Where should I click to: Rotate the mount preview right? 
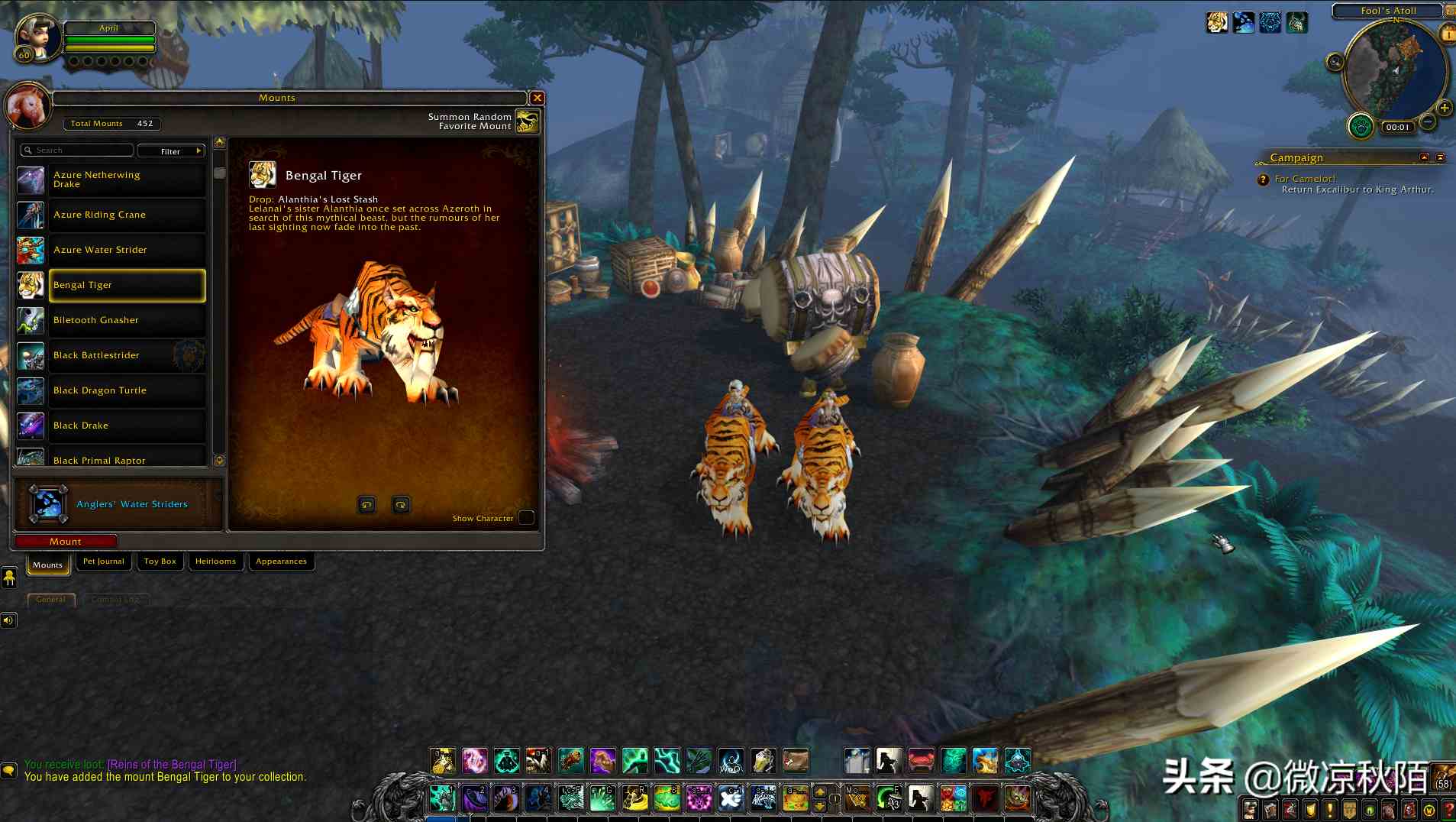point(400,505)
